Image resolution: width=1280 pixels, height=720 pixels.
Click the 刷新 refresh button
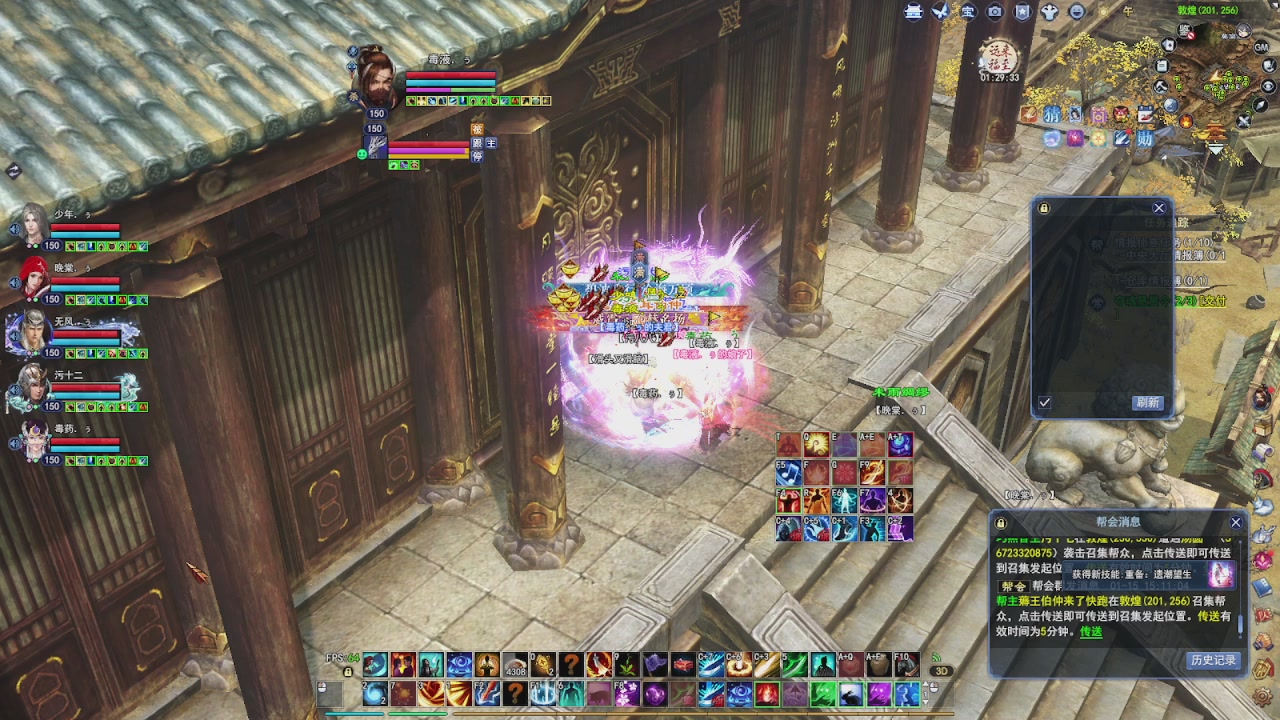pyautogui.click(x=1147, y=402)
